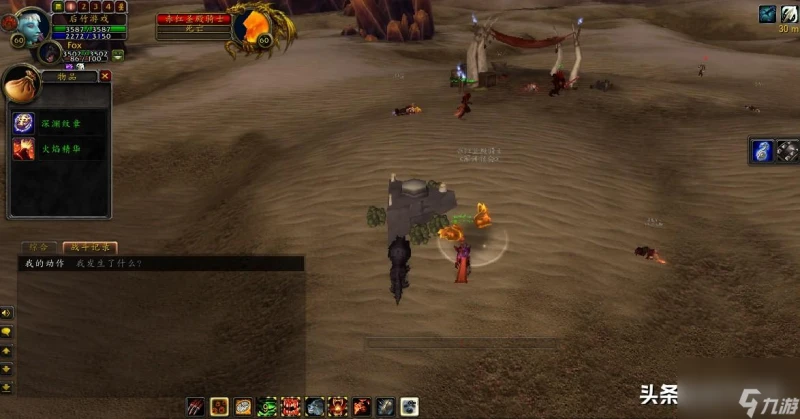Use the grey wolf head pet action
Image resolution: width=800 pixels, height=419 pixels.
coord(315,406)
